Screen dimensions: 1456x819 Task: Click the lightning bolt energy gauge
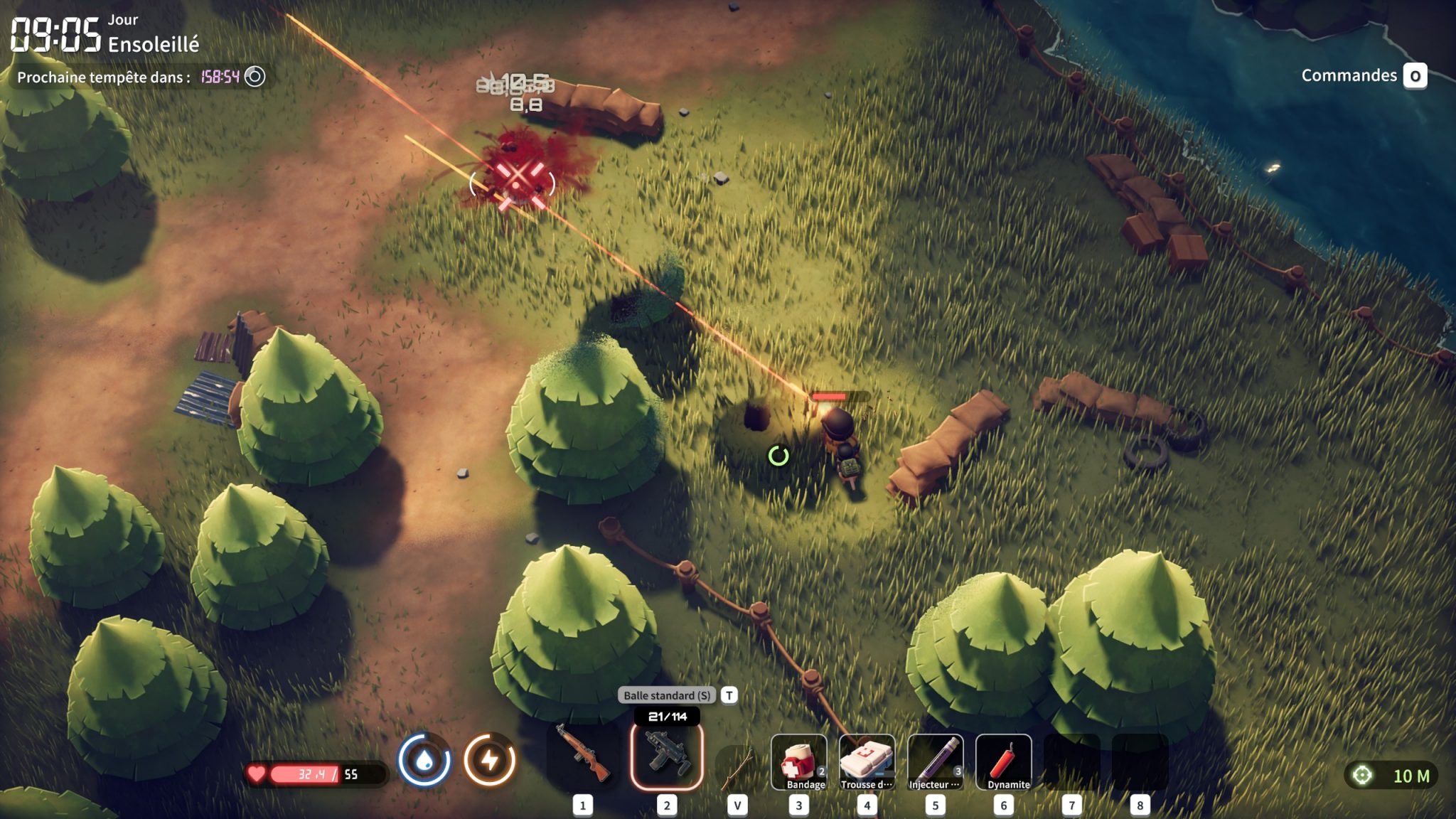[x=490, y=761]
